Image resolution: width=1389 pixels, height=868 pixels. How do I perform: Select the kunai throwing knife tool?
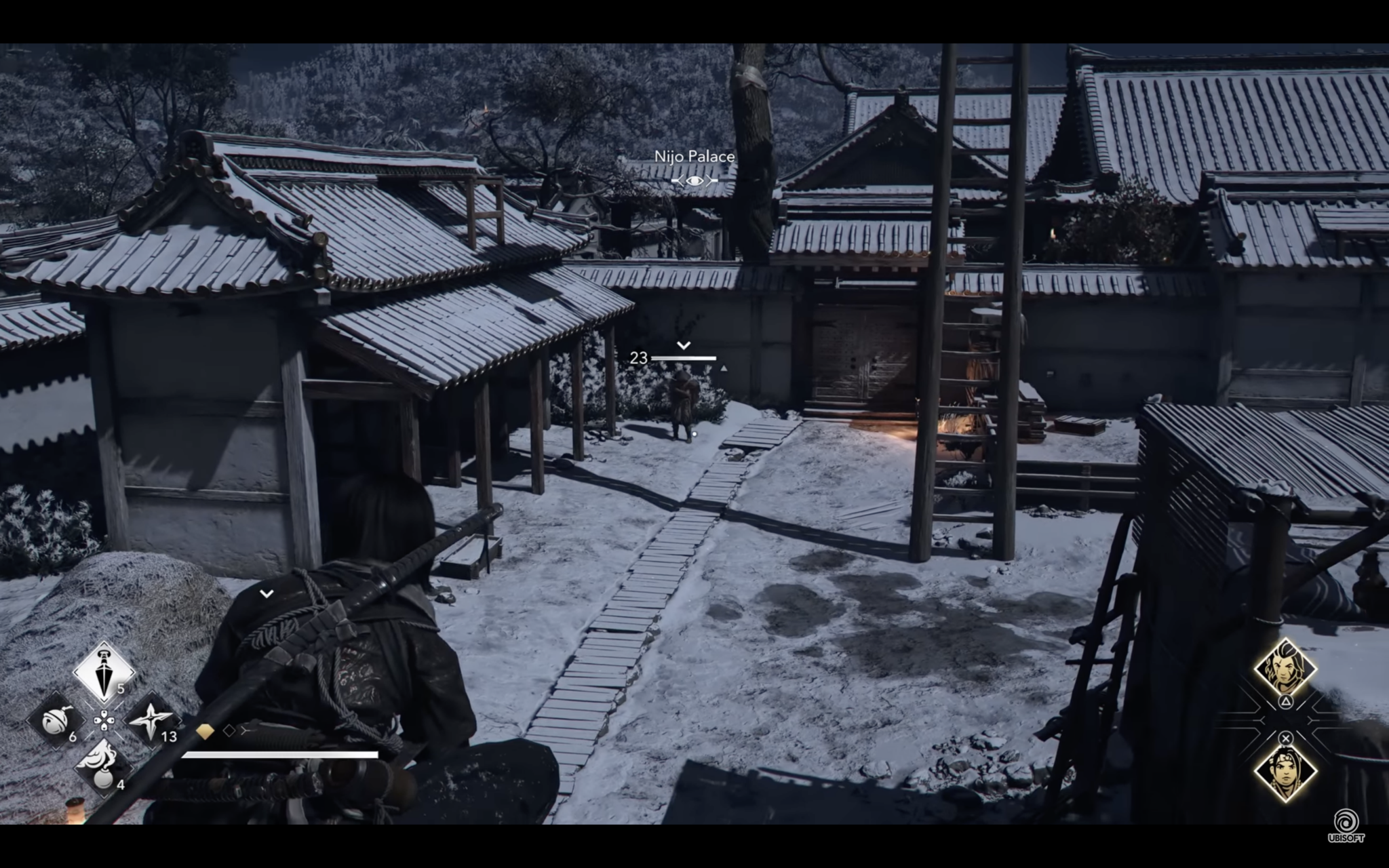point(103,671)
